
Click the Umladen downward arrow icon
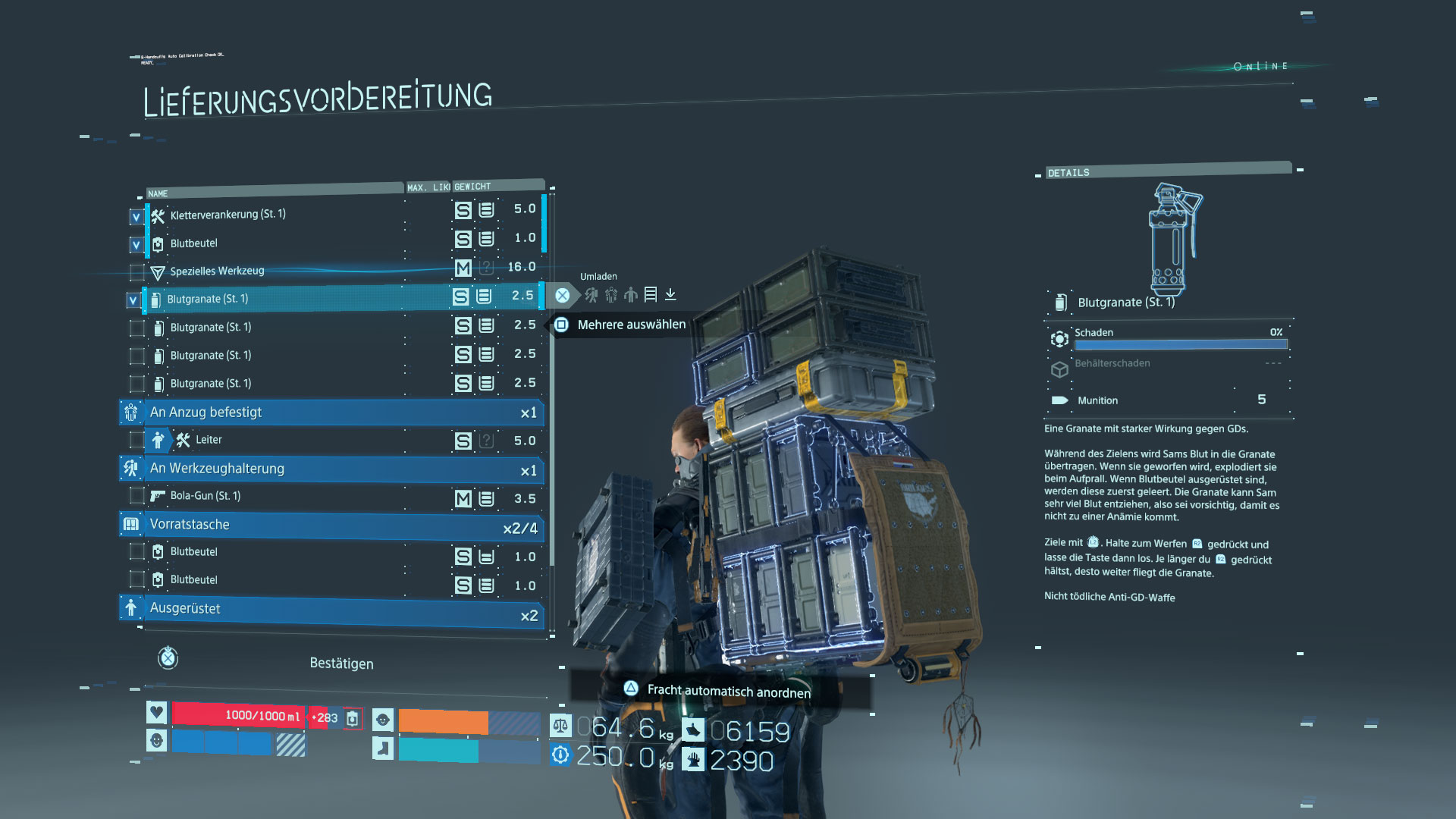[670, 294]
